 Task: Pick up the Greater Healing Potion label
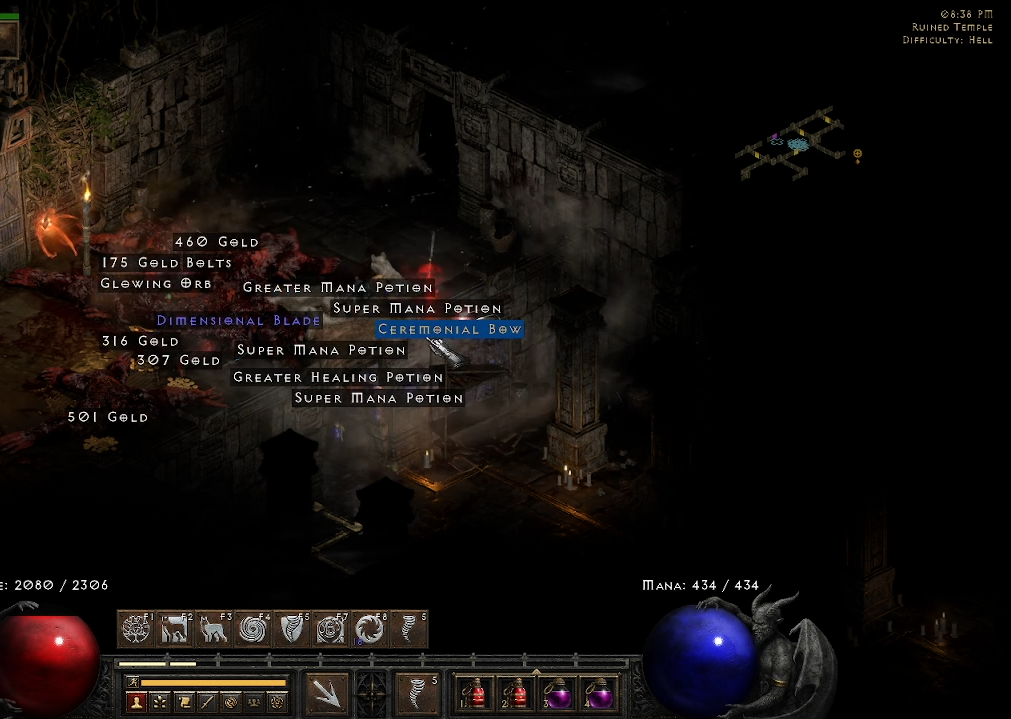click(338, 377)
